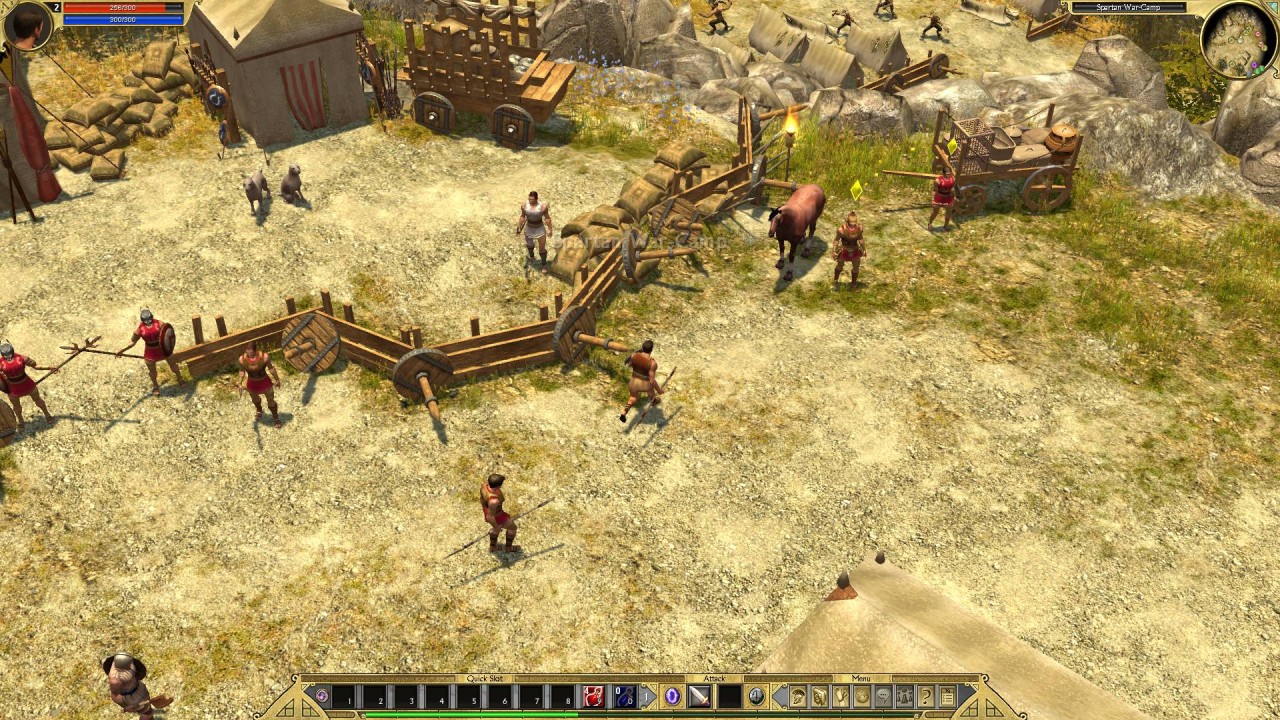Open the question mark help button
The image size is (1280, 720).
point(926,696)
